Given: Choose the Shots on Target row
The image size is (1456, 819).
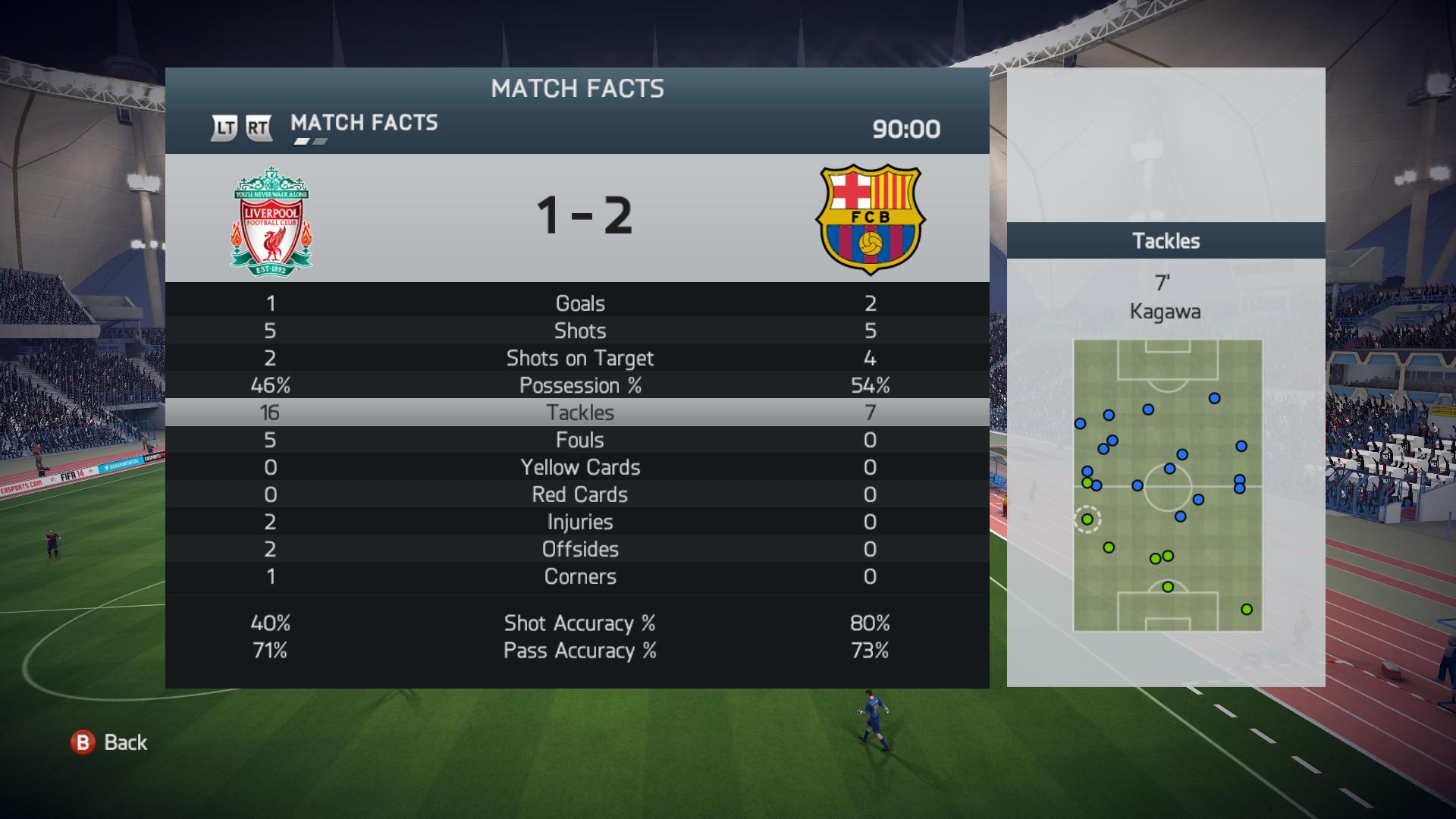Looking at the screenshot, I should (x=579, y=358).
